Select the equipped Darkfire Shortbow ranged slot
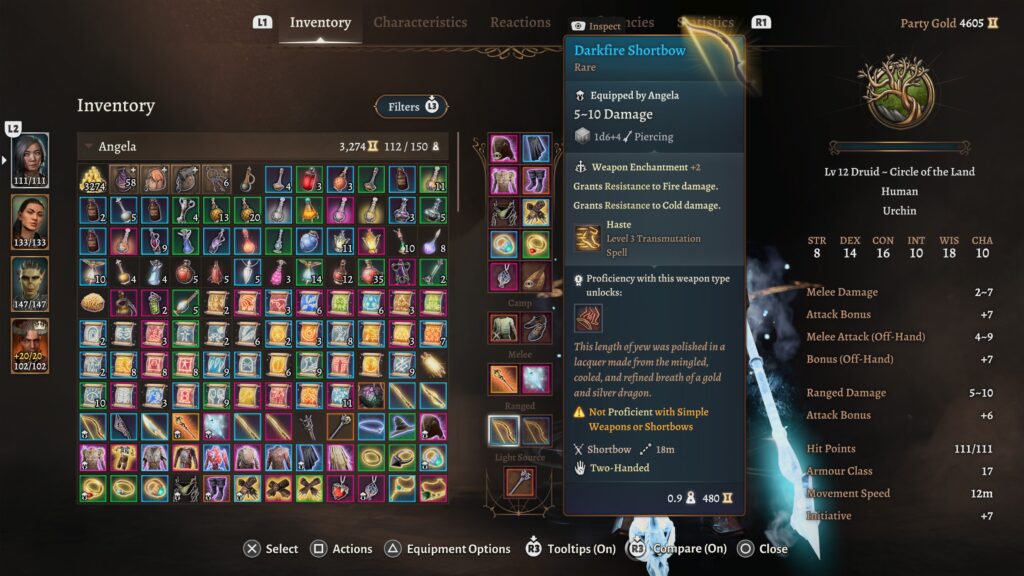The width and height of the screenshot is (1024, 576). 503,430
